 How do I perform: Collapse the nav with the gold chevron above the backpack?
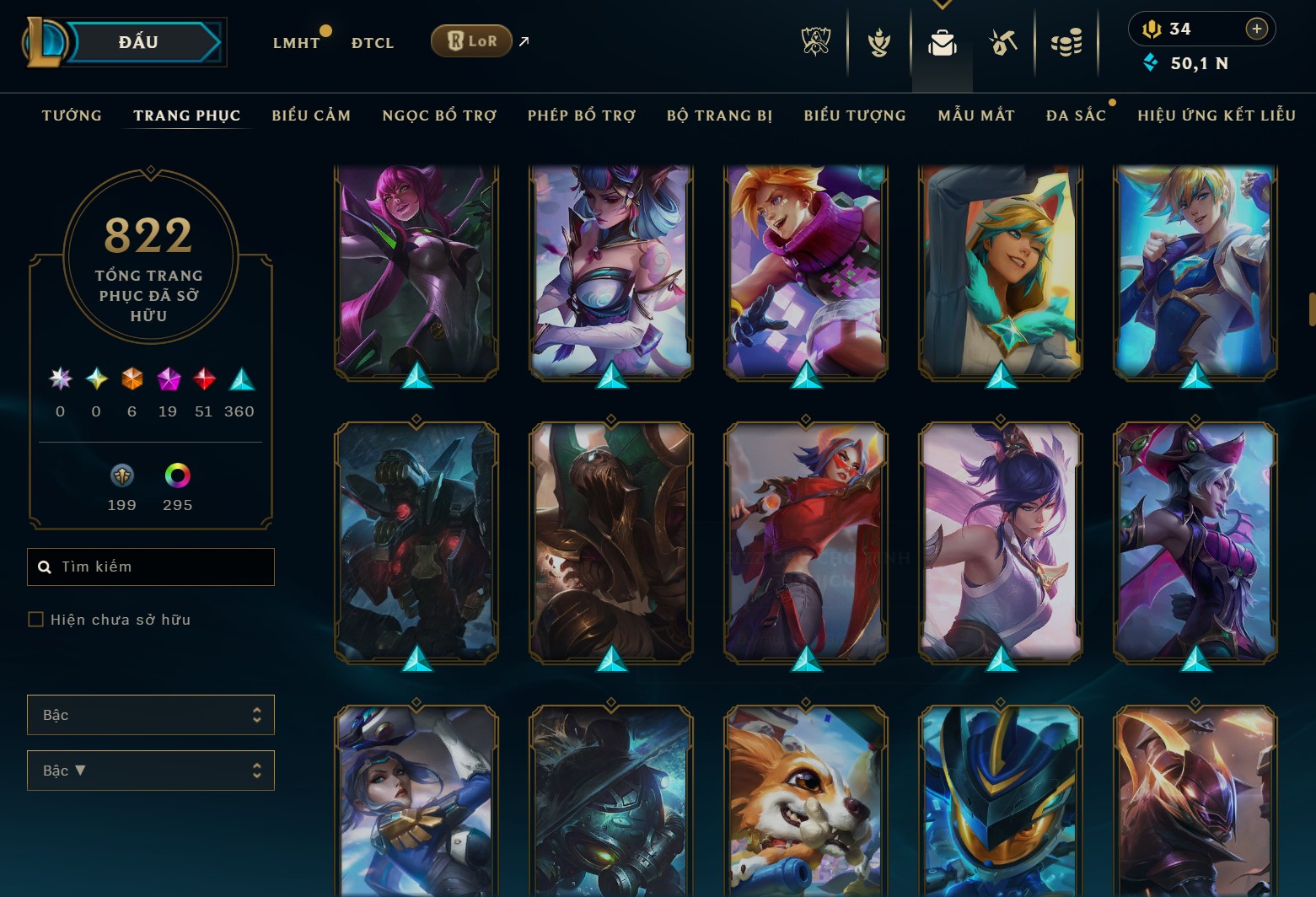[942, 5]
